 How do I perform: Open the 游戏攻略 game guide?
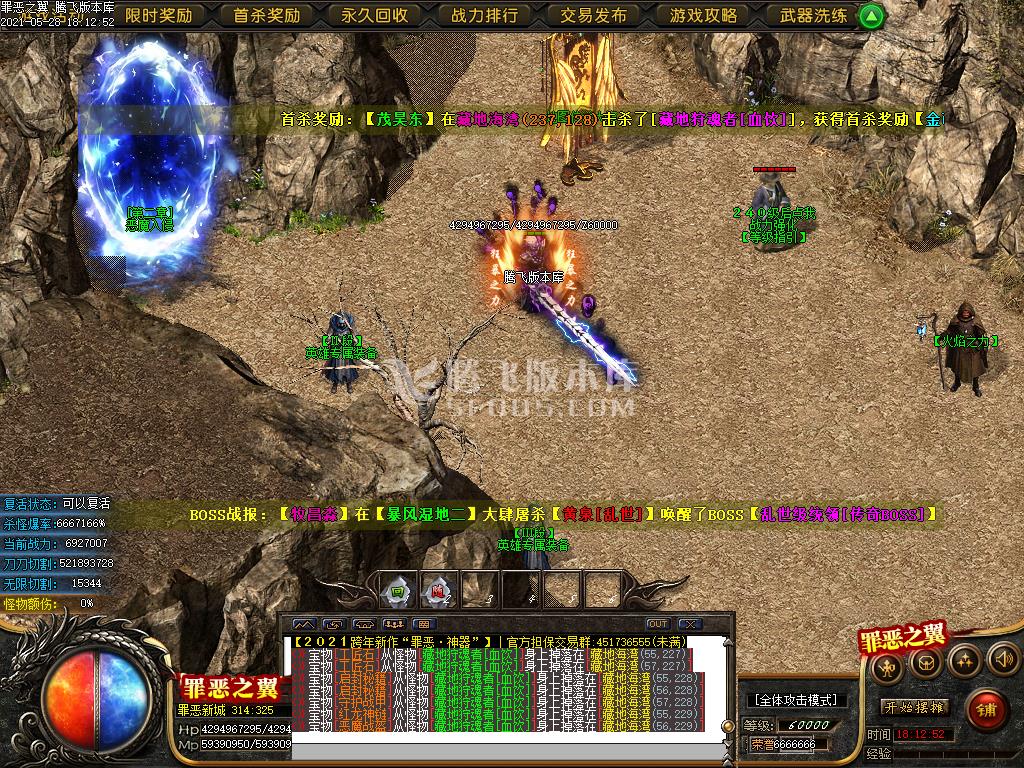[703, 15]
